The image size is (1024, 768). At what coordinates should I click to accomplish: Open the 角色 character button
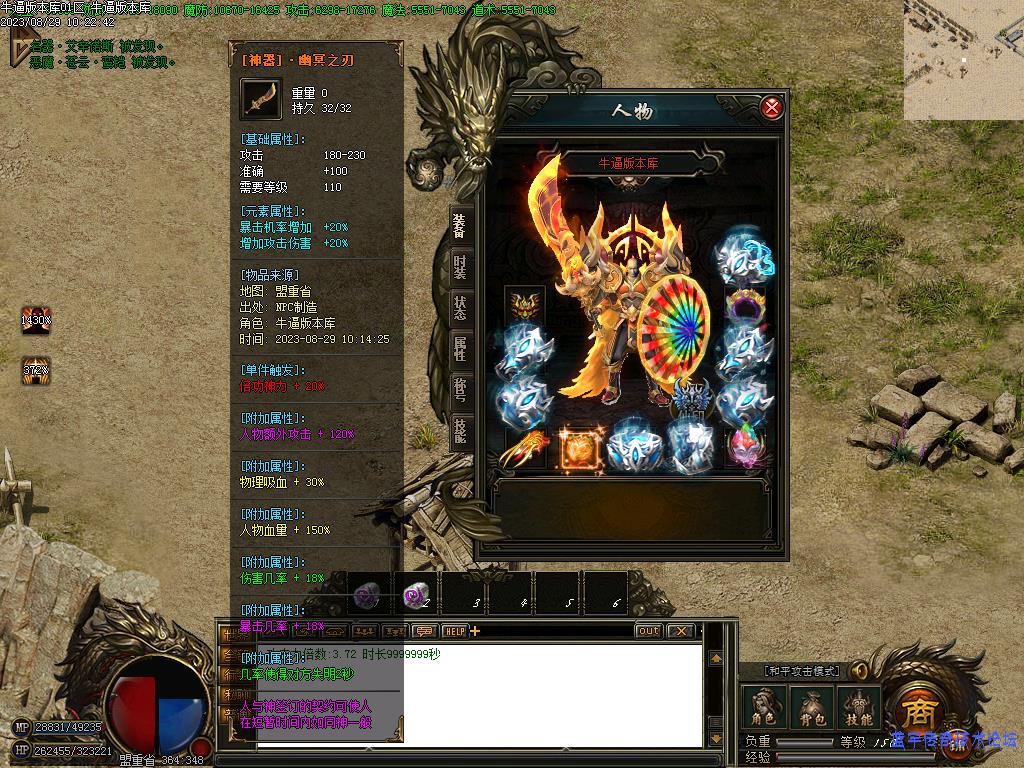764,708
